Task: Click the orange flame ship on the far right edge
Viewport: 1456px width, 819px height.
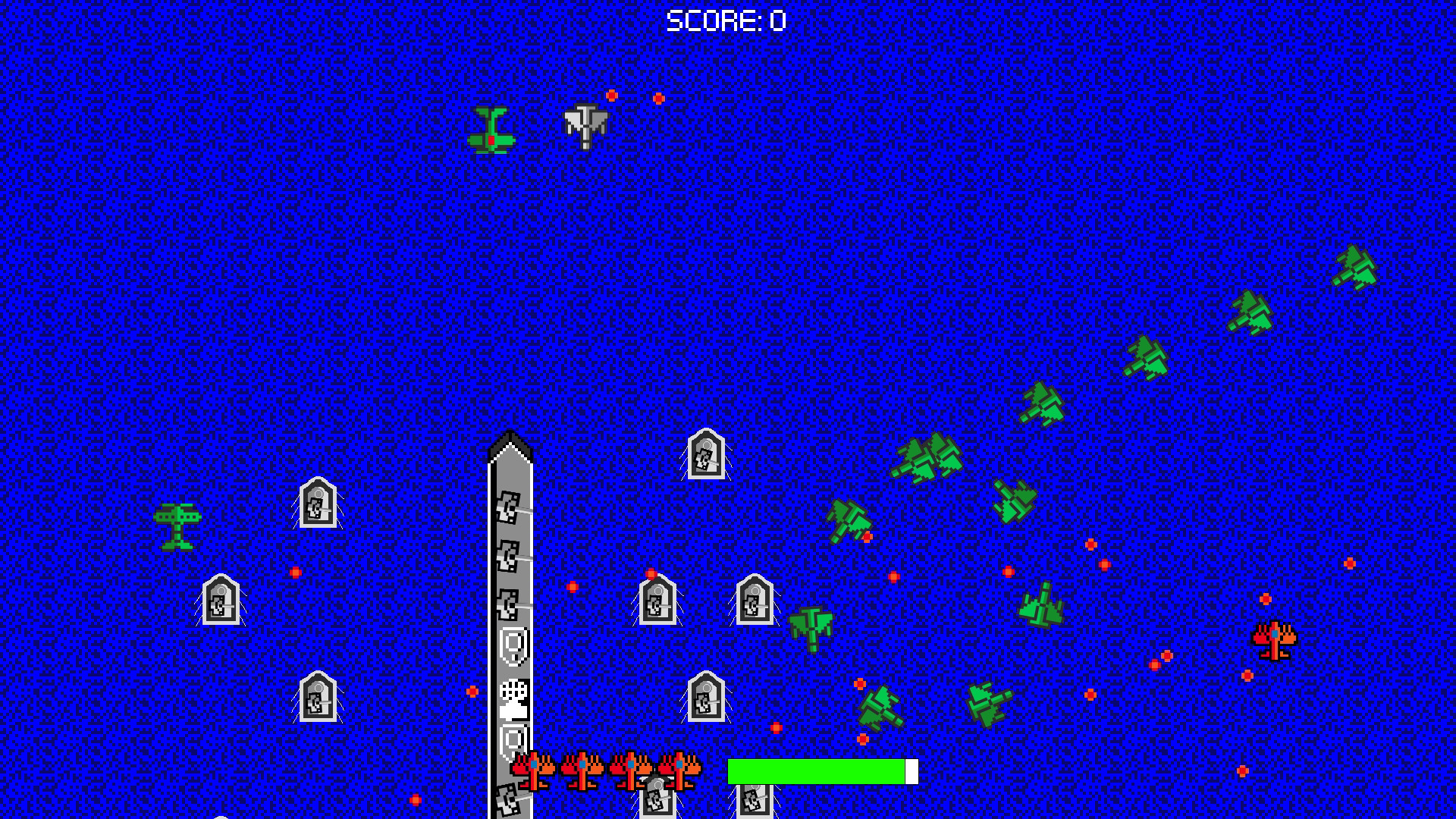Action: coord(1274,641)
